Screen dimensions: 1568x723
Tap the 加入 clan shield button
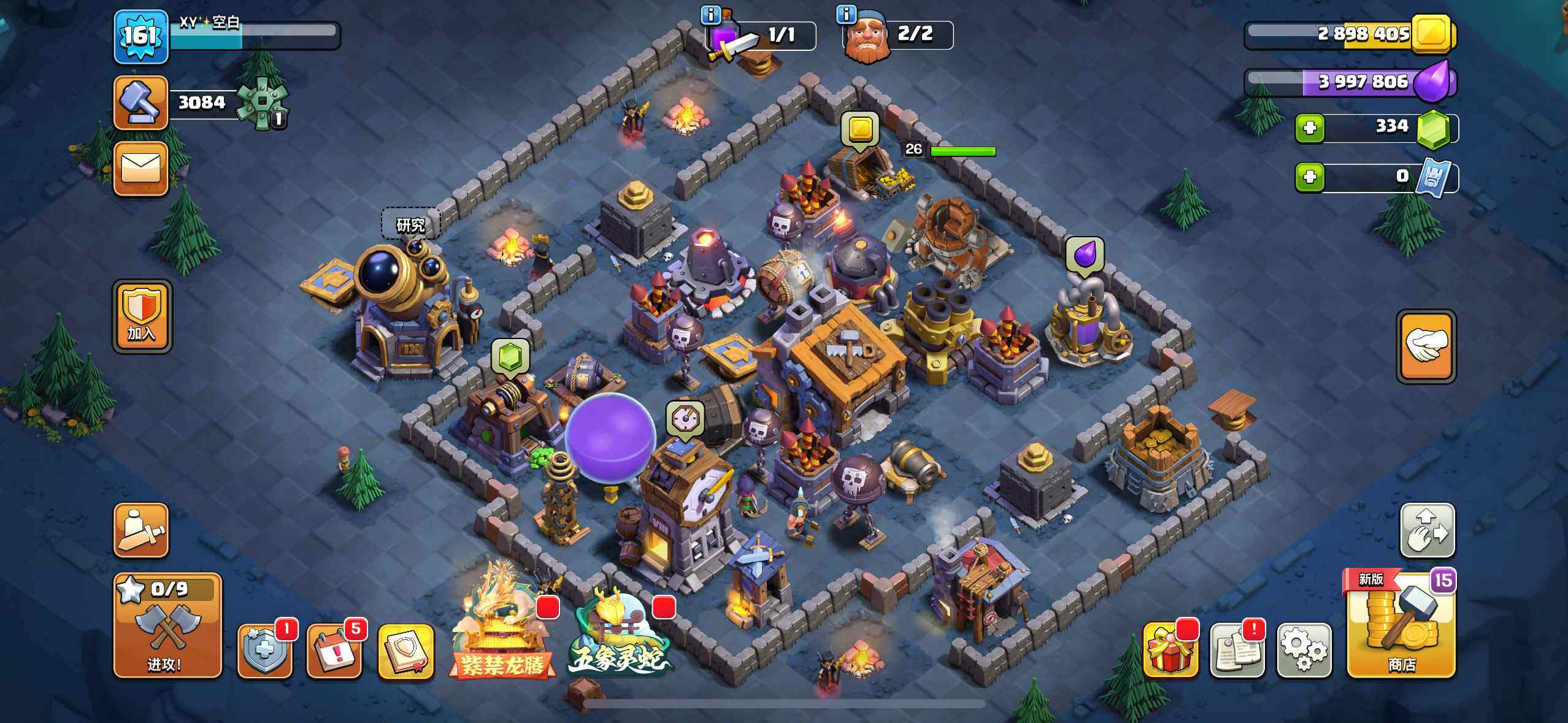(142, 316)
